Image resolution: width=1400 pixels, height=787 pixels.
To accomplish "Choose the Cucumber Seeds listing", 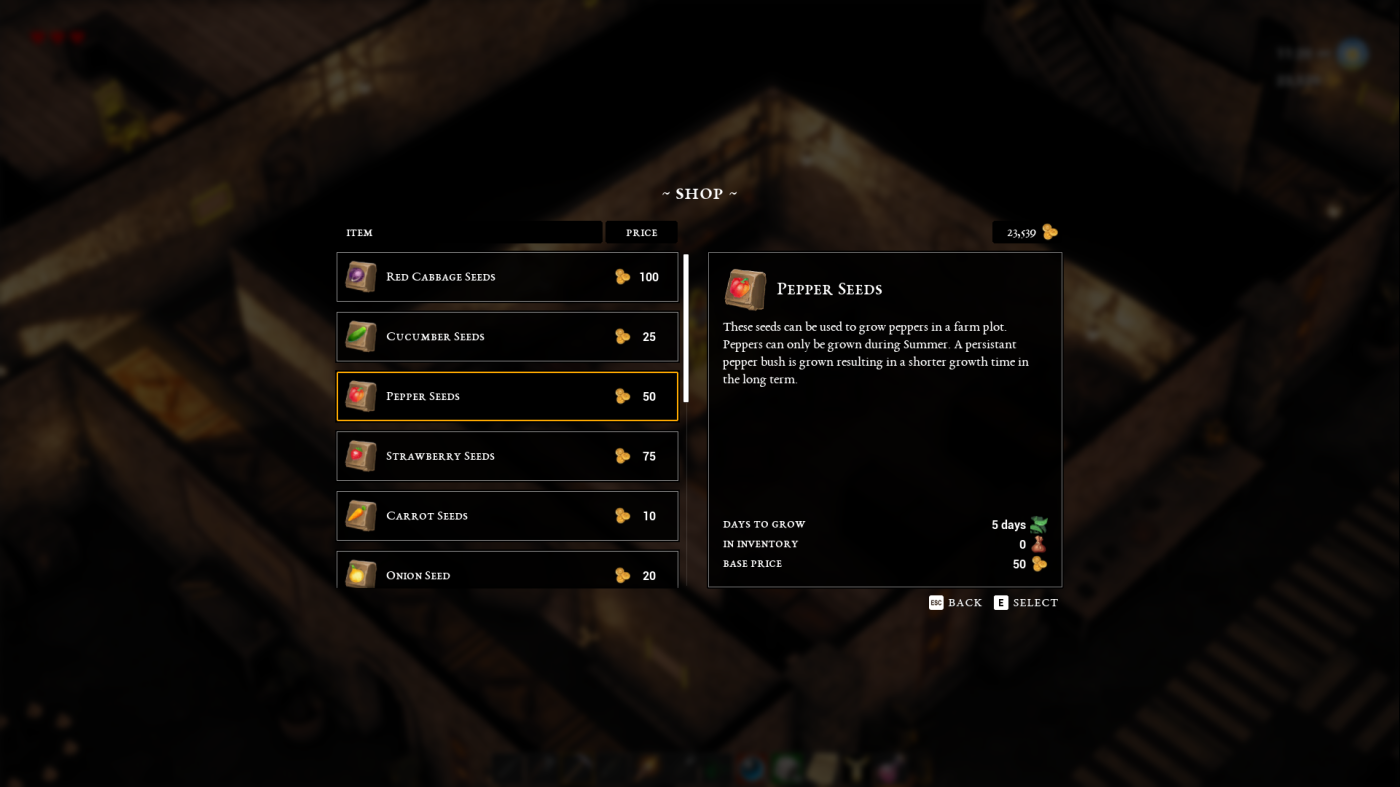I will (507, 337).
